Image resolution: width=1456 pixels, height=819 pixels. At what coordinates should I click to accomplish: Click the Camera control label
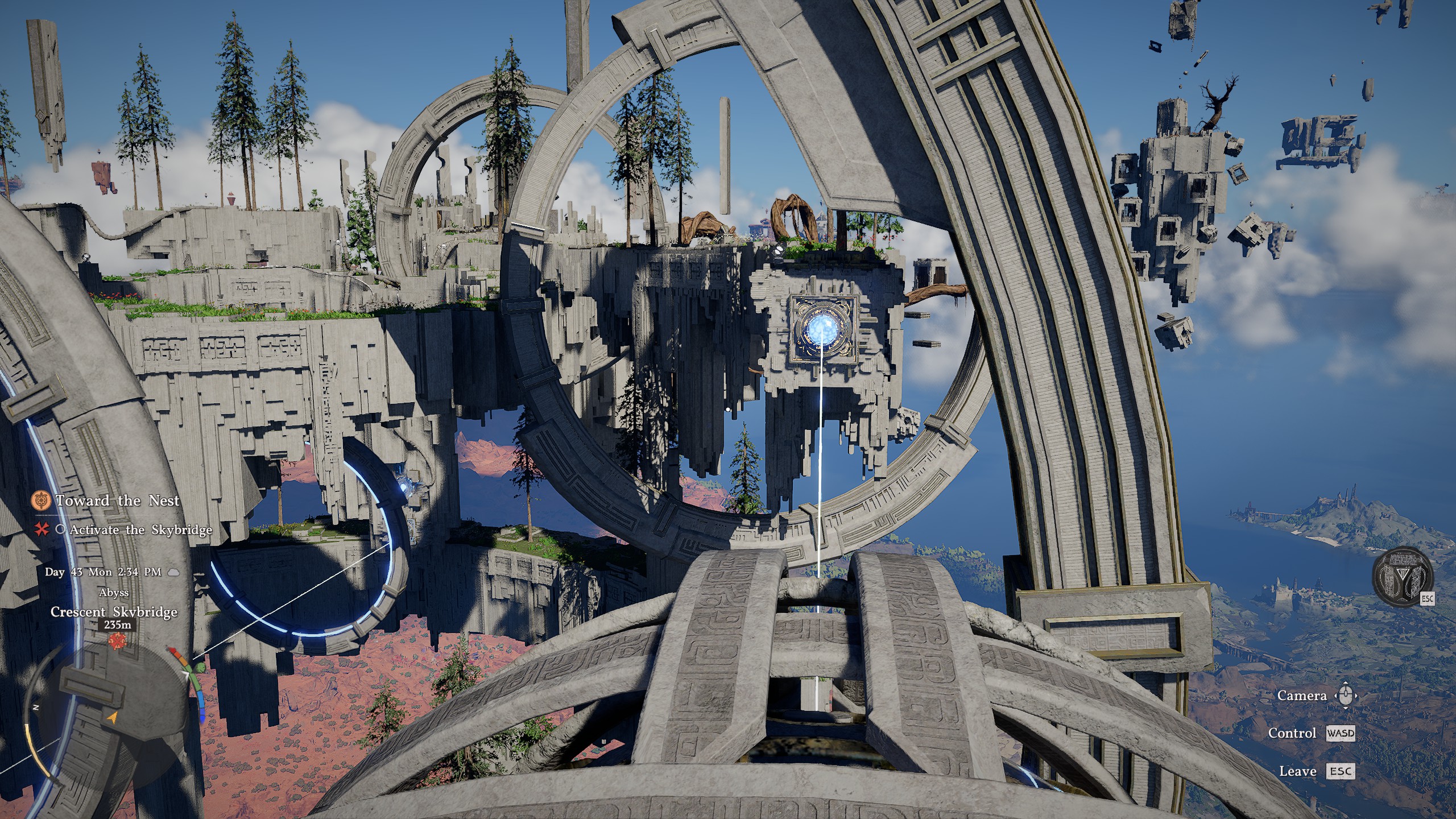[1302, 695]
